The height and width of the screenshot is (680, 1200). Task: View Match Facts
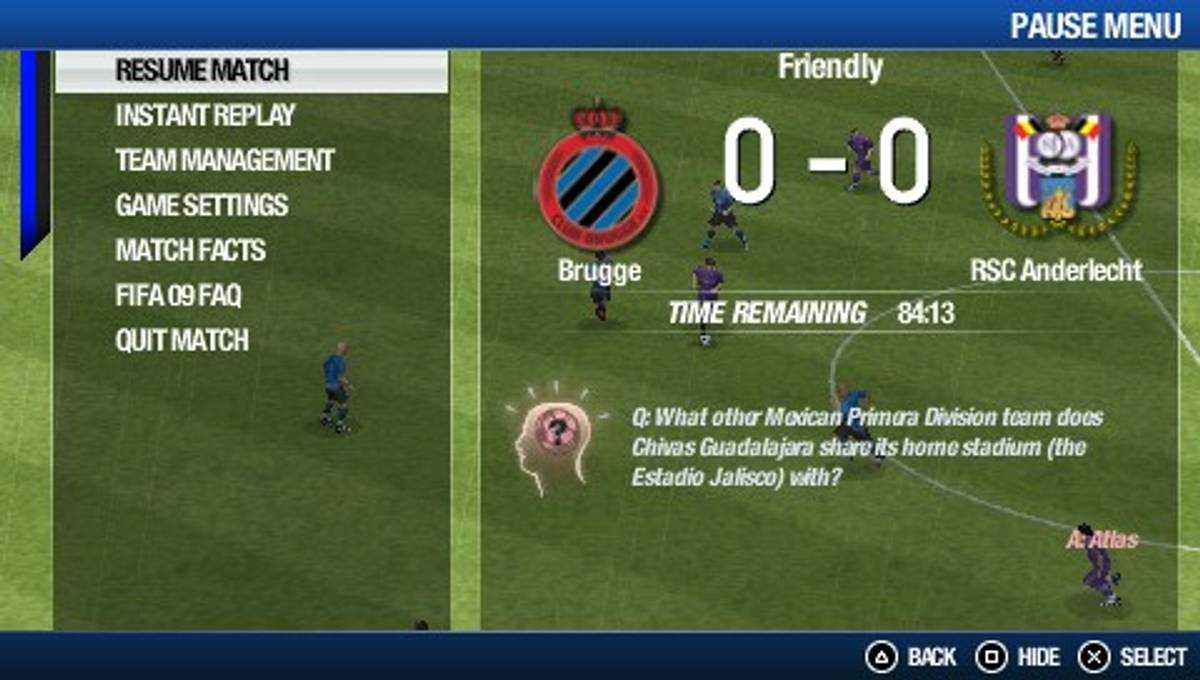point(190,250)
